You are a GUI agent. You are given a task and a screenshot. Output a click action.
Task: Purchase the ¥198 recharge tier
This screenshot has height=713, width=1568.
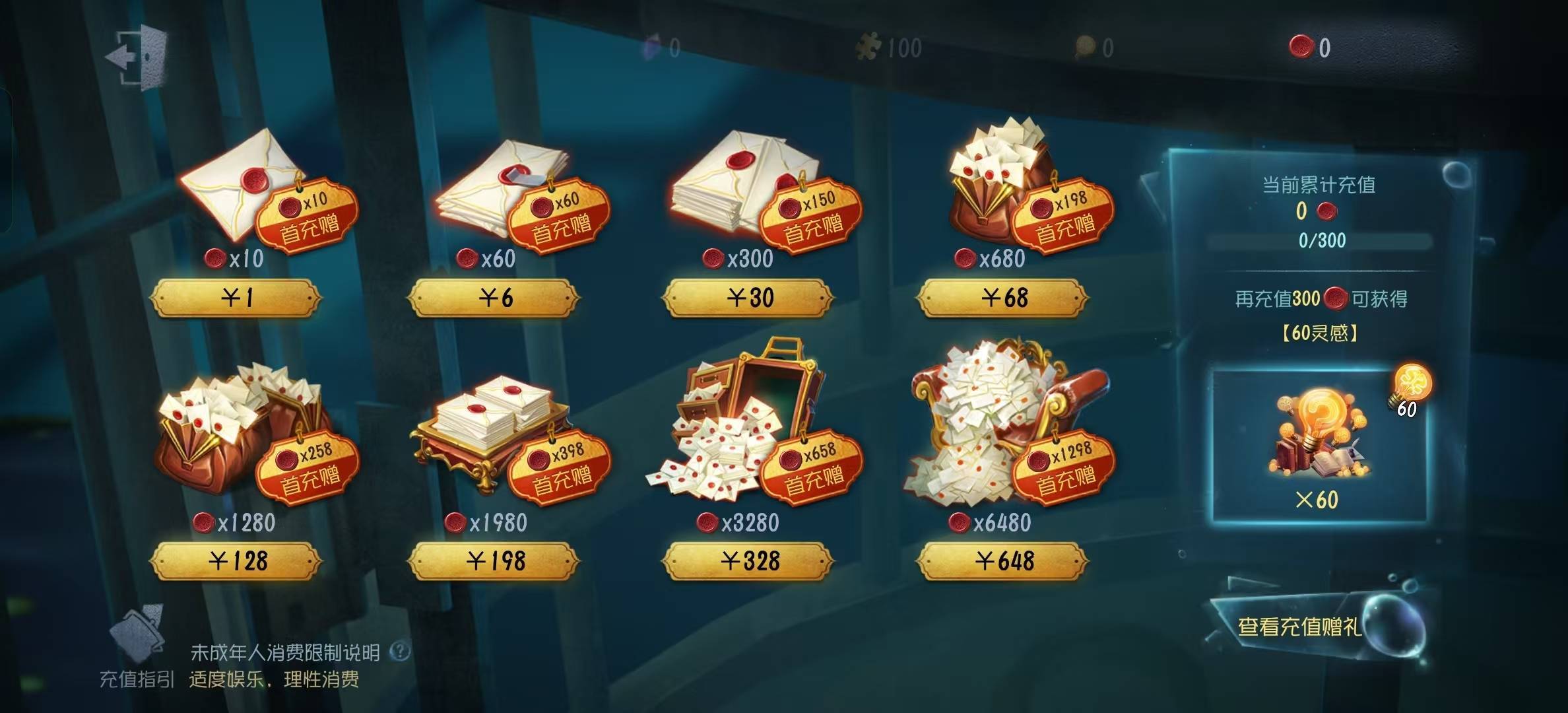(x=494, y=562)
